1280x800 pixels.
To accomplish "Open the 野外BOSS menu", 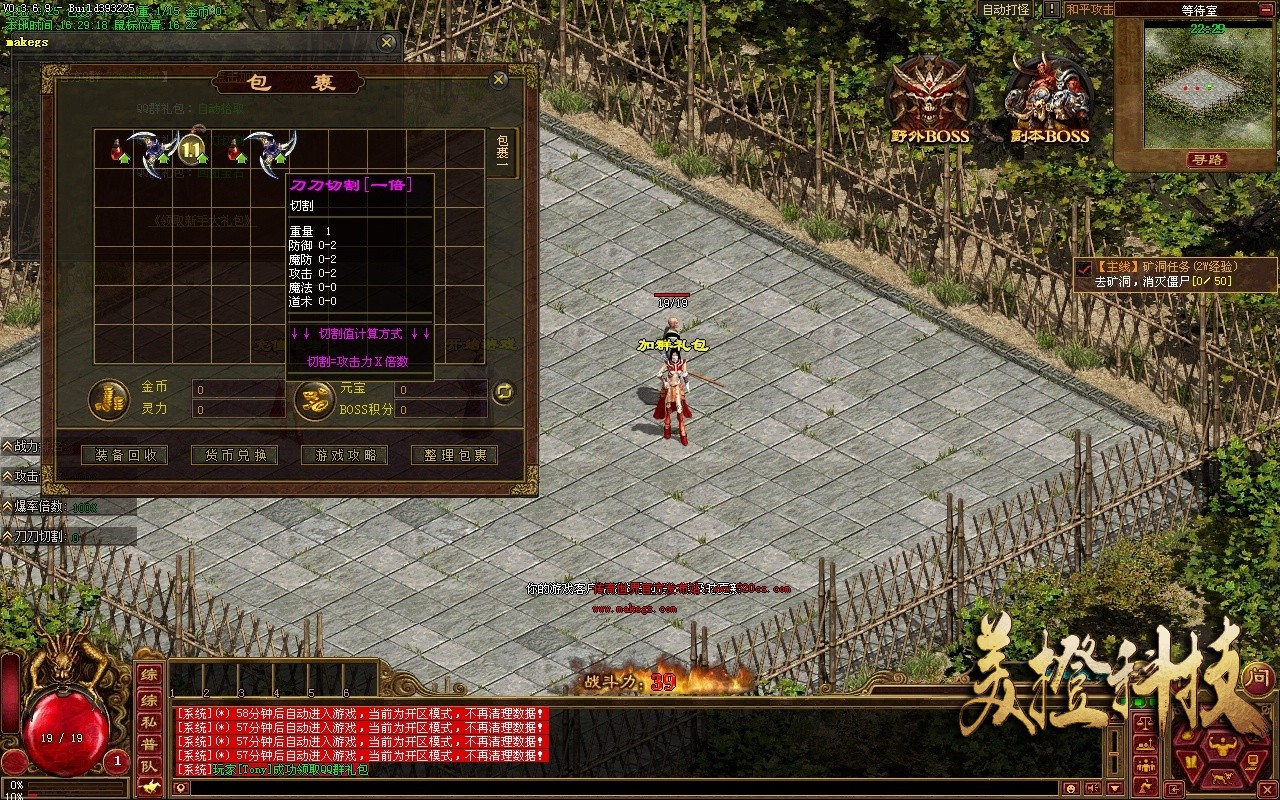I will (930, 100).
